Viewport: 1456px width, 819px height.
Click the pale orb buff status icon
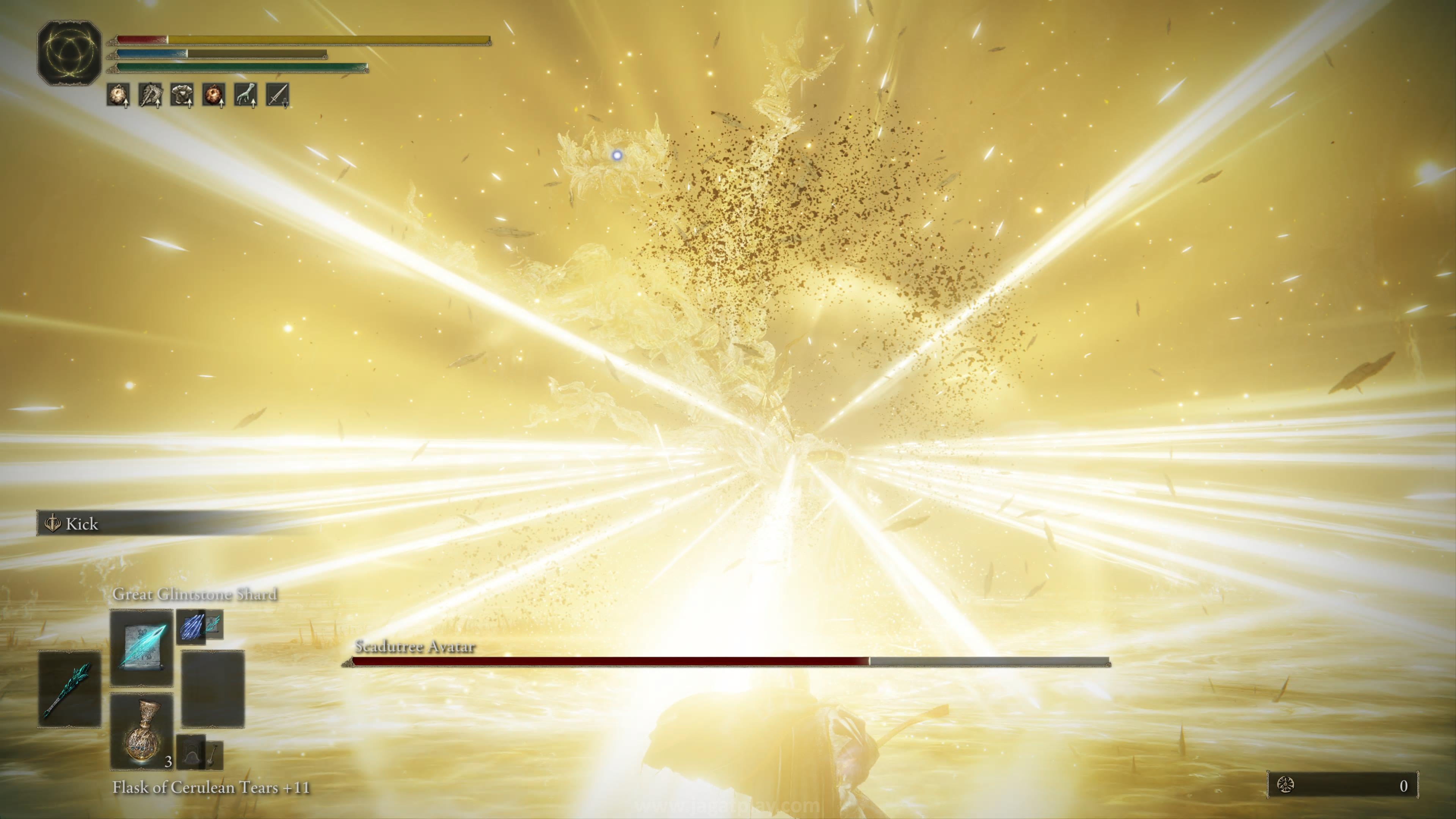118,95
